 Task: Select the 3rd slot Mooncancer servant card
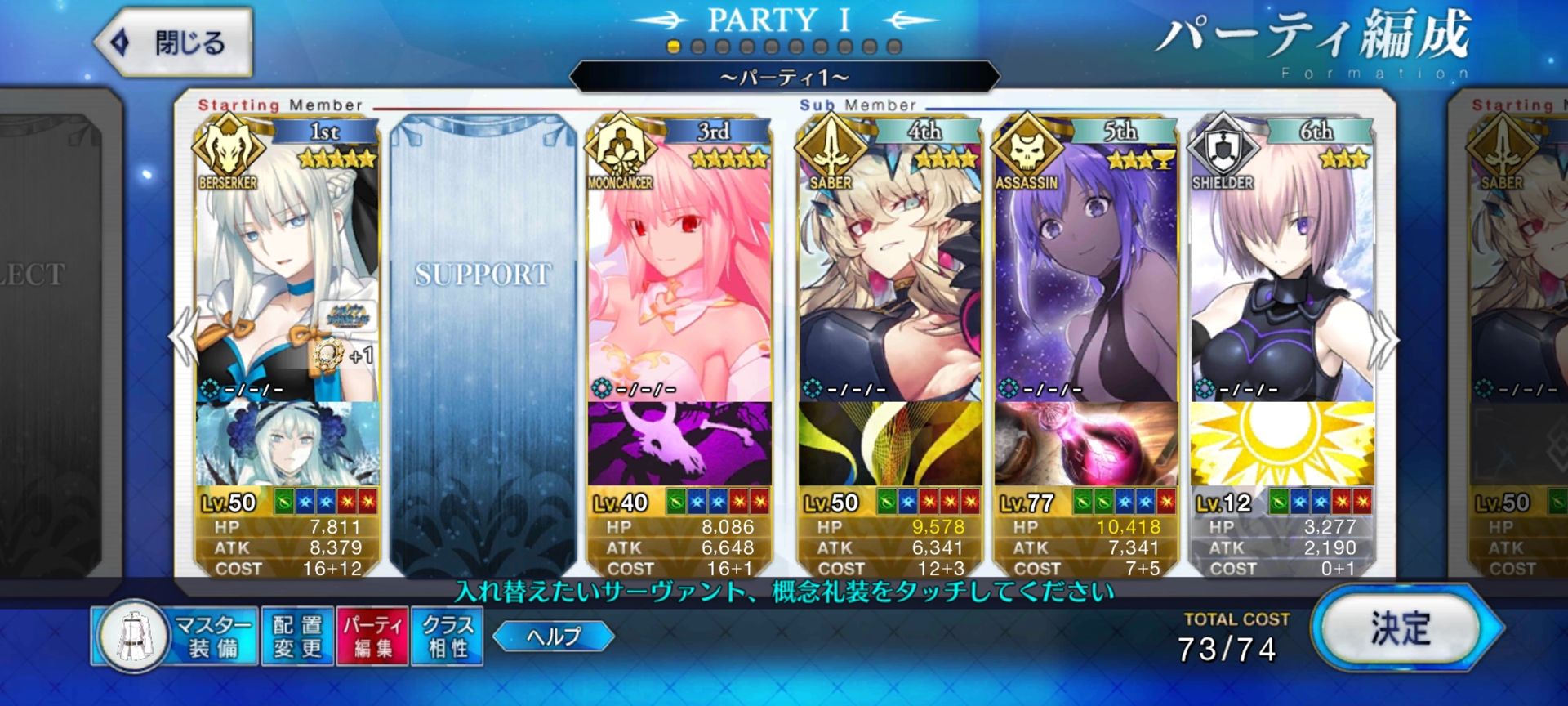pos(679,270)
